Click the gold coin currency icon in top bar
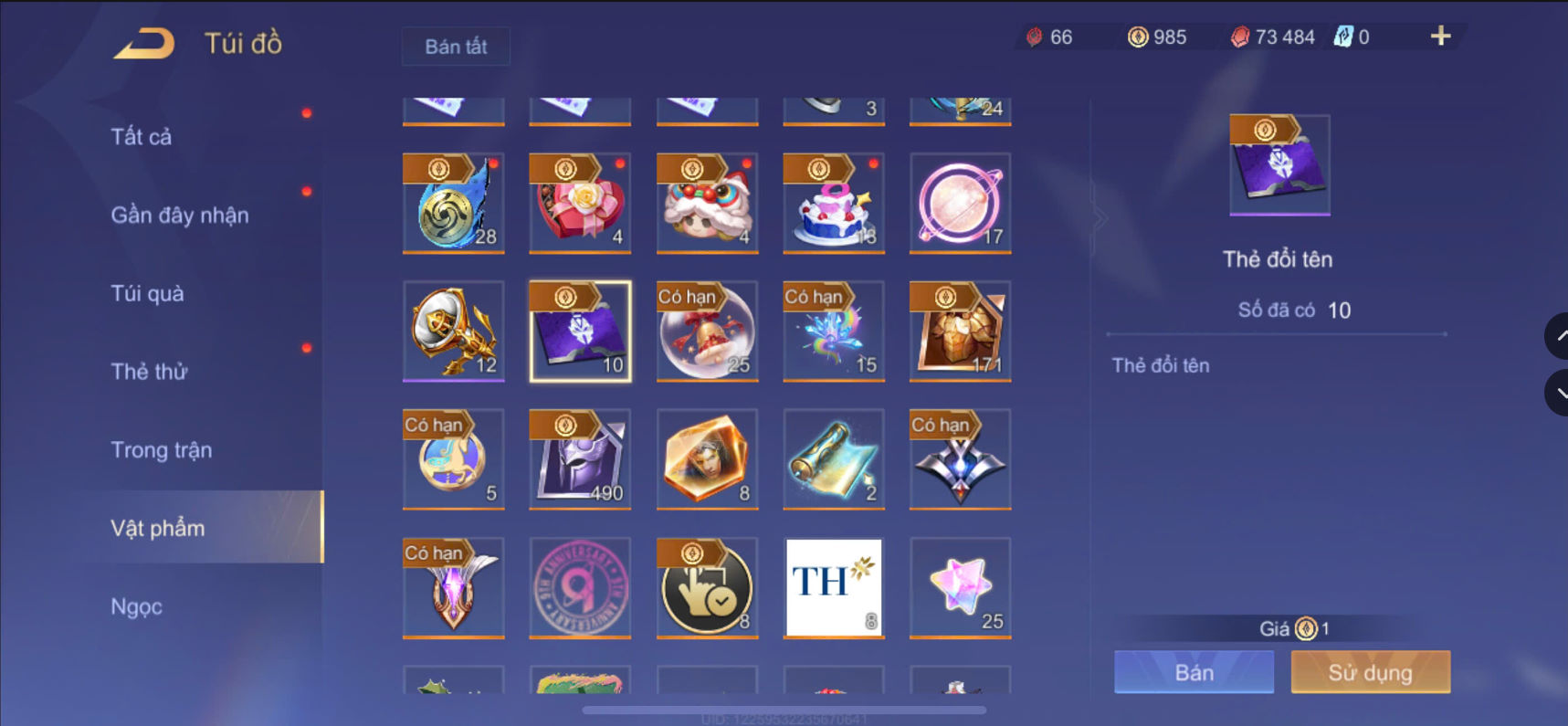This screenshot has width=1568, height=726. pyautogui.click(x=1133, y=37)
